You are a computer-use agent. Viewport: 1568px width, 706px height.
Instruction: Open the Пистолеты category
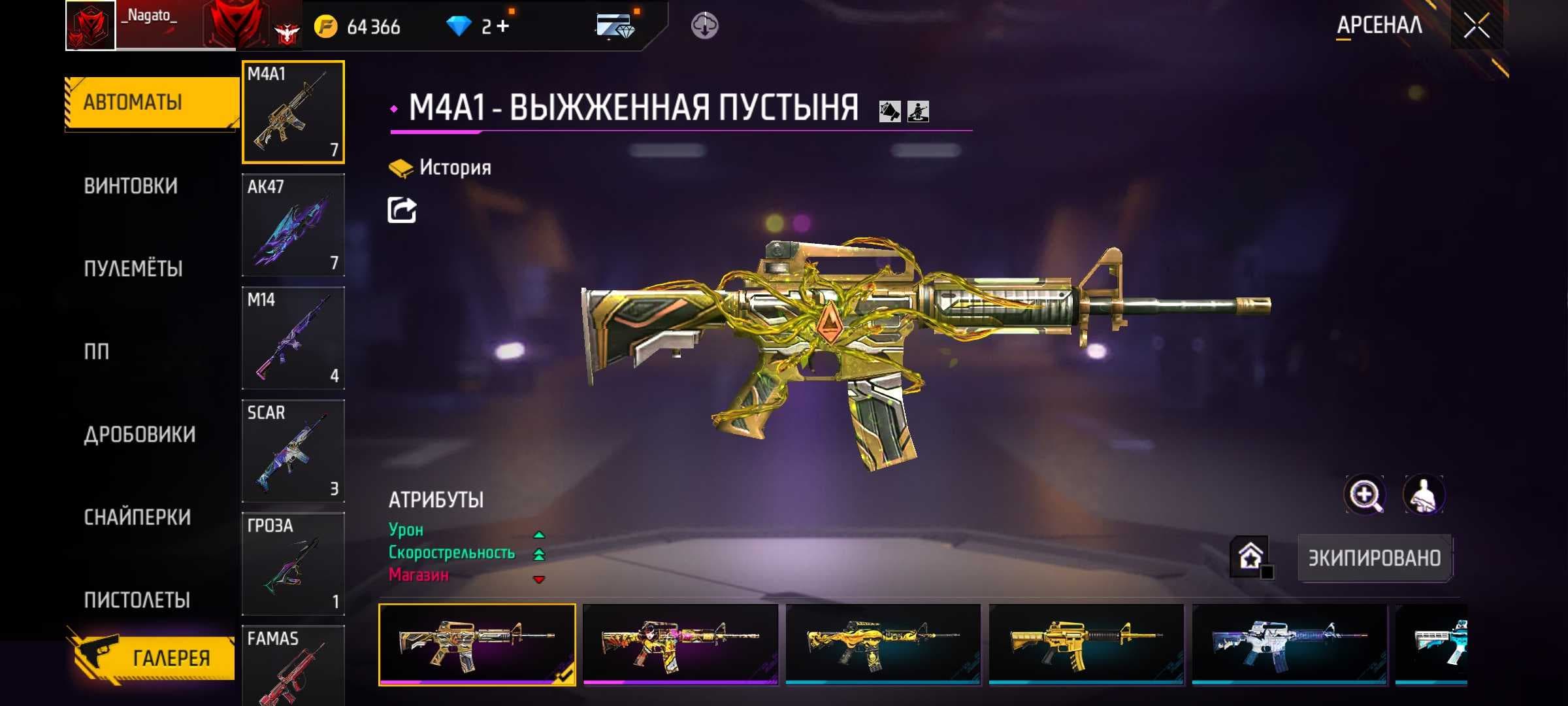click(137, 600)
